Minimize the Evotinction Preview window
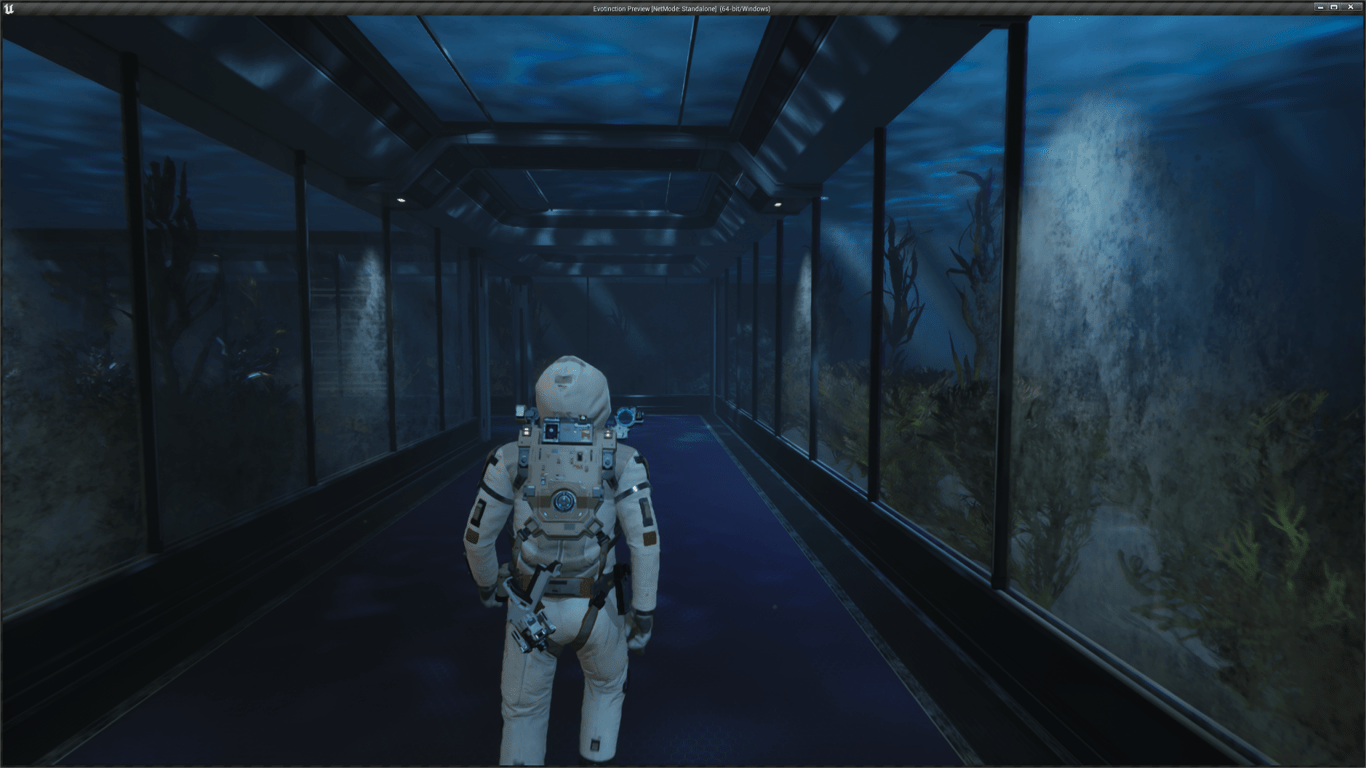This screenshot has height=768, width=1366. [1318, 8]
